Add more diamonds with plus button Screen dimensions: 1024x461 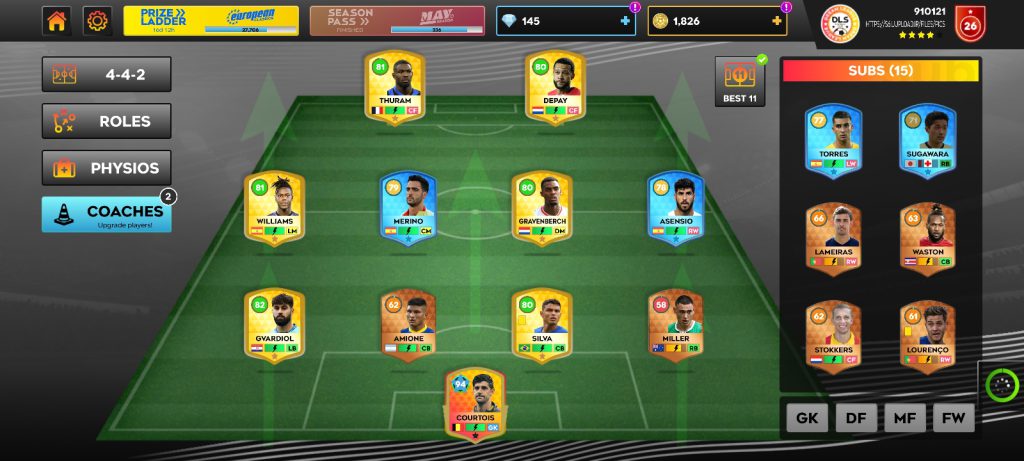click(625, 21)
